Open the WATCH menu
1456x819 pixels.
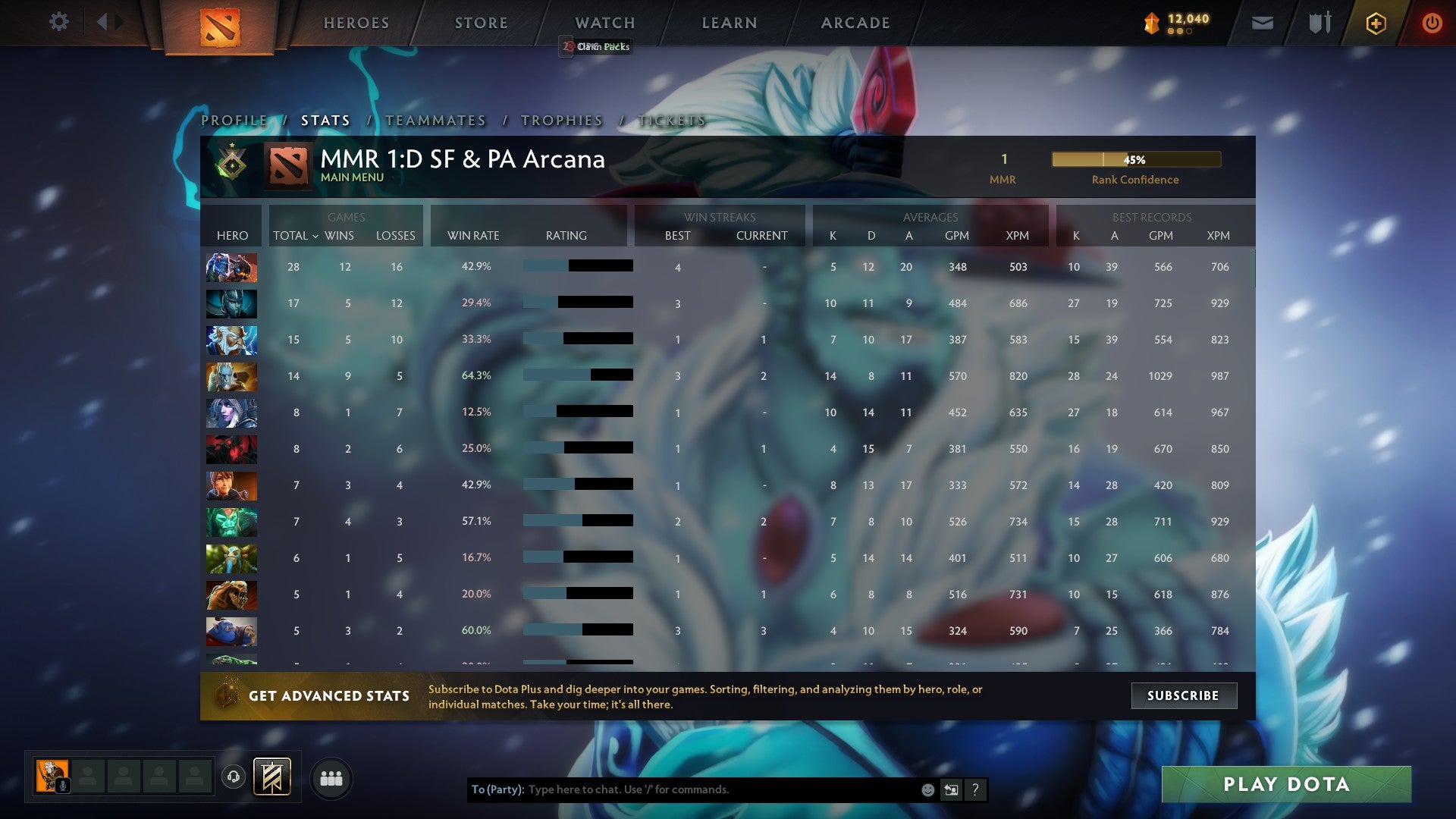coord(604,23)
